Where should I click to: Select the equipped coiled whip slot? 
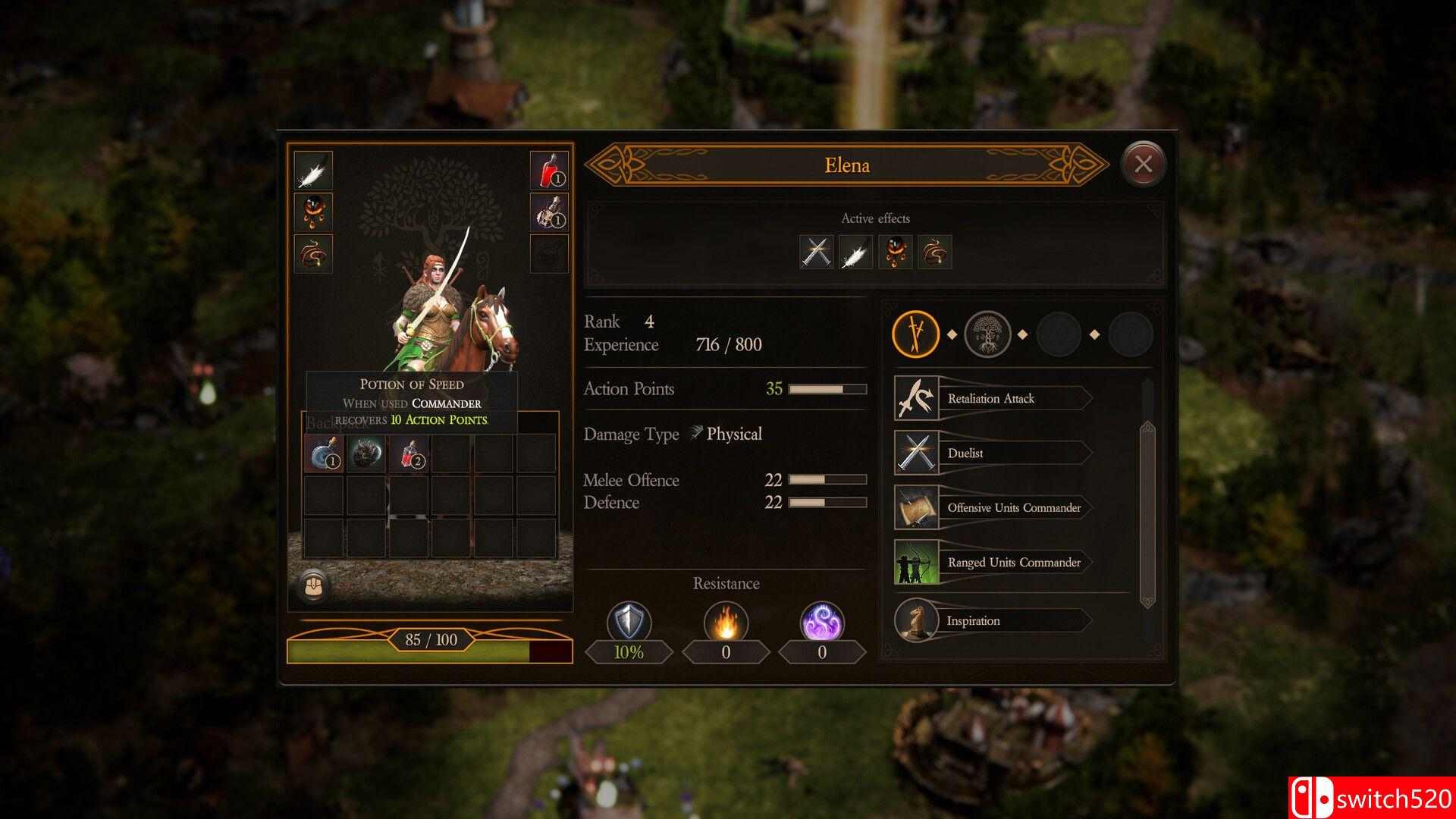(x=312, y=253)
